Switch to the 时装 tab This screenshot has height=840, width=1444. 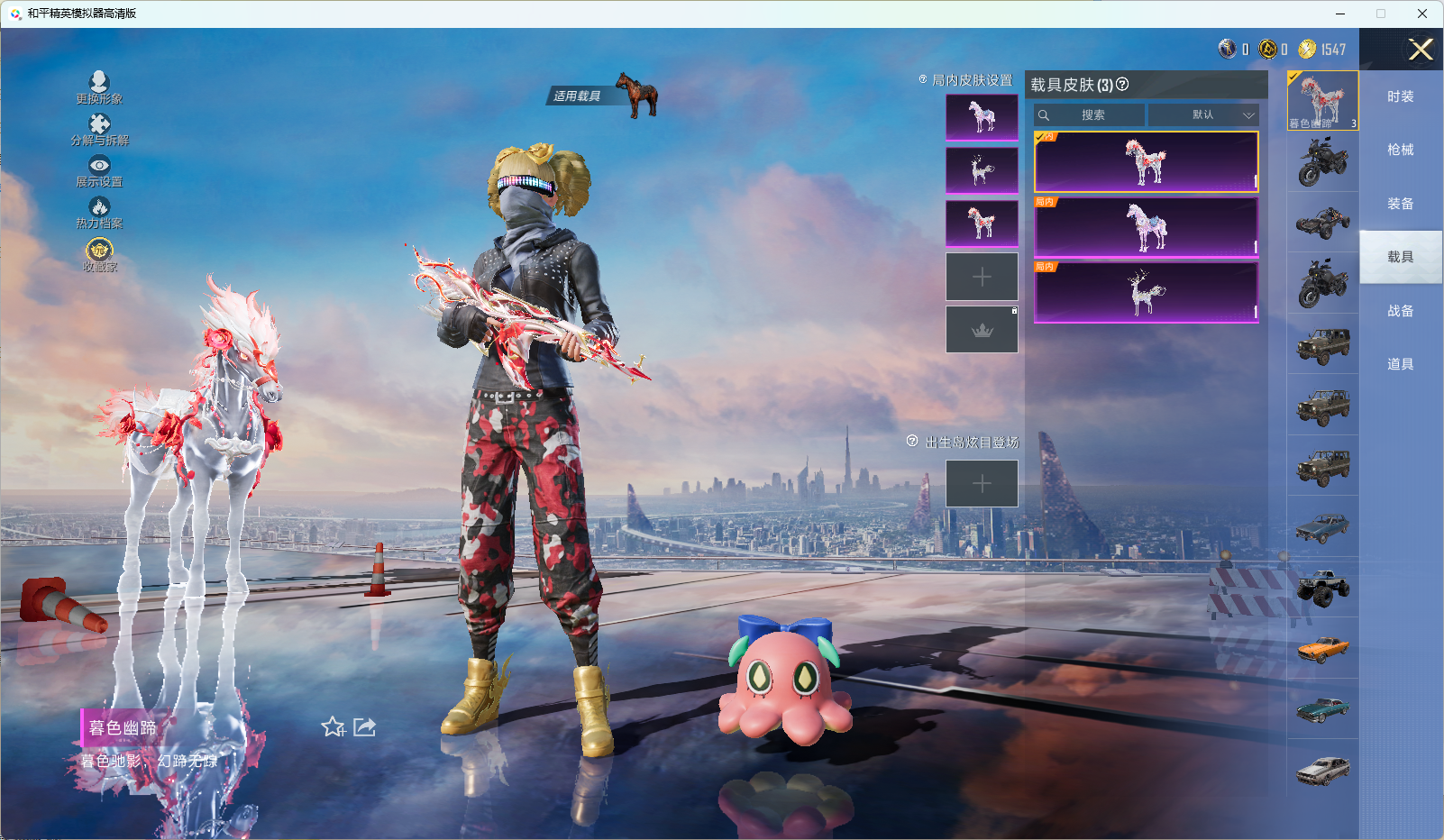point(1400,97)
